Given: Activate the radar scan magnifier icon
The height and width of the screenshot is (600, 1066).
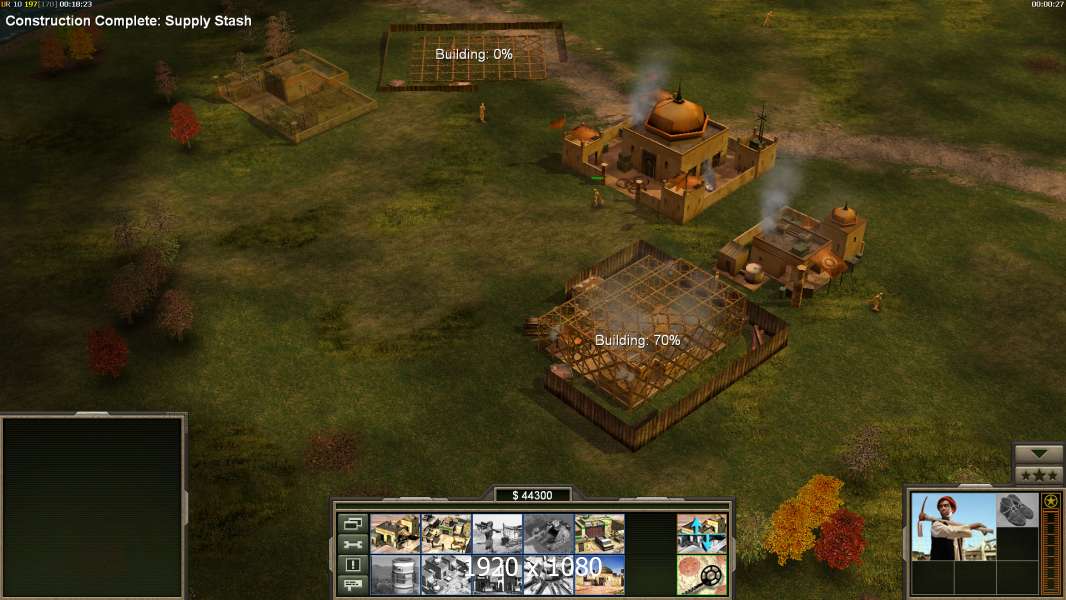Looking at the screenshot, I should 702,574.
